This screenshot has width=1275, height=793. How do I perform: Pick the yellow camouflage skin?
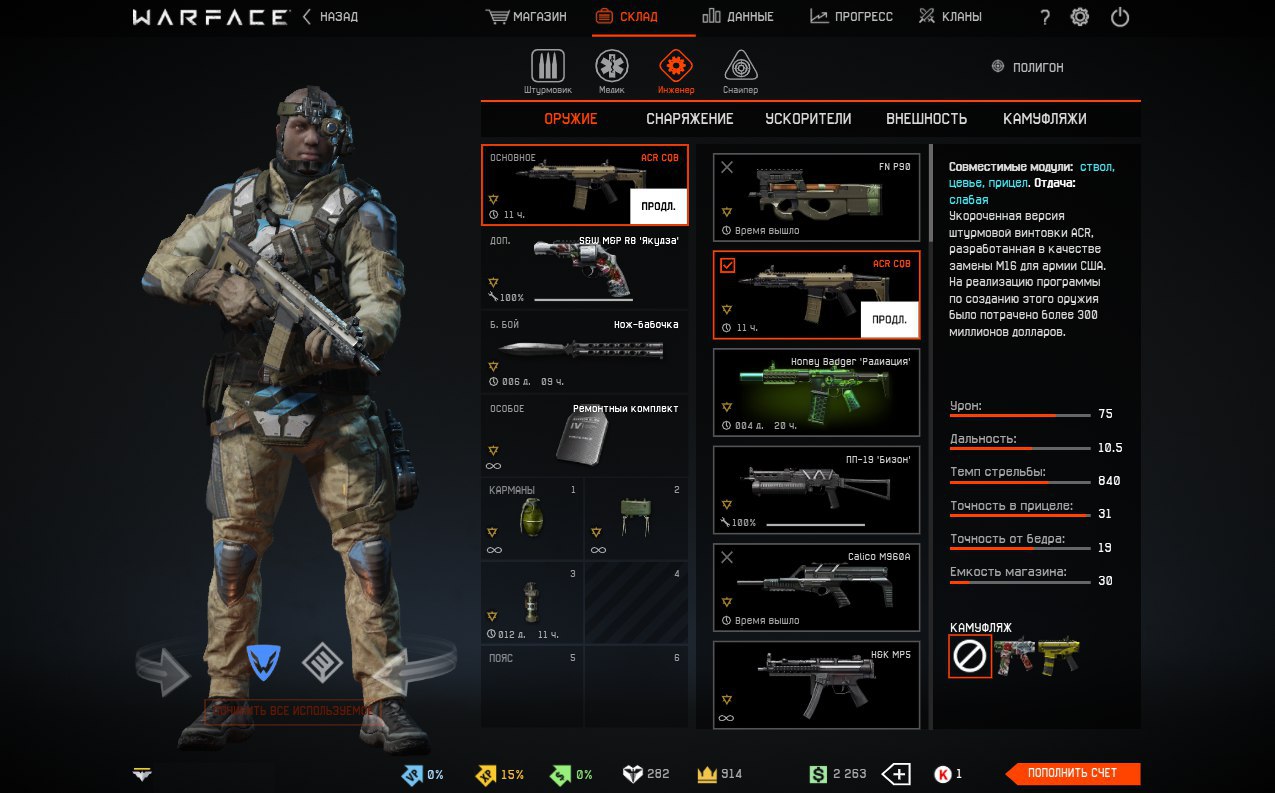1058,655
